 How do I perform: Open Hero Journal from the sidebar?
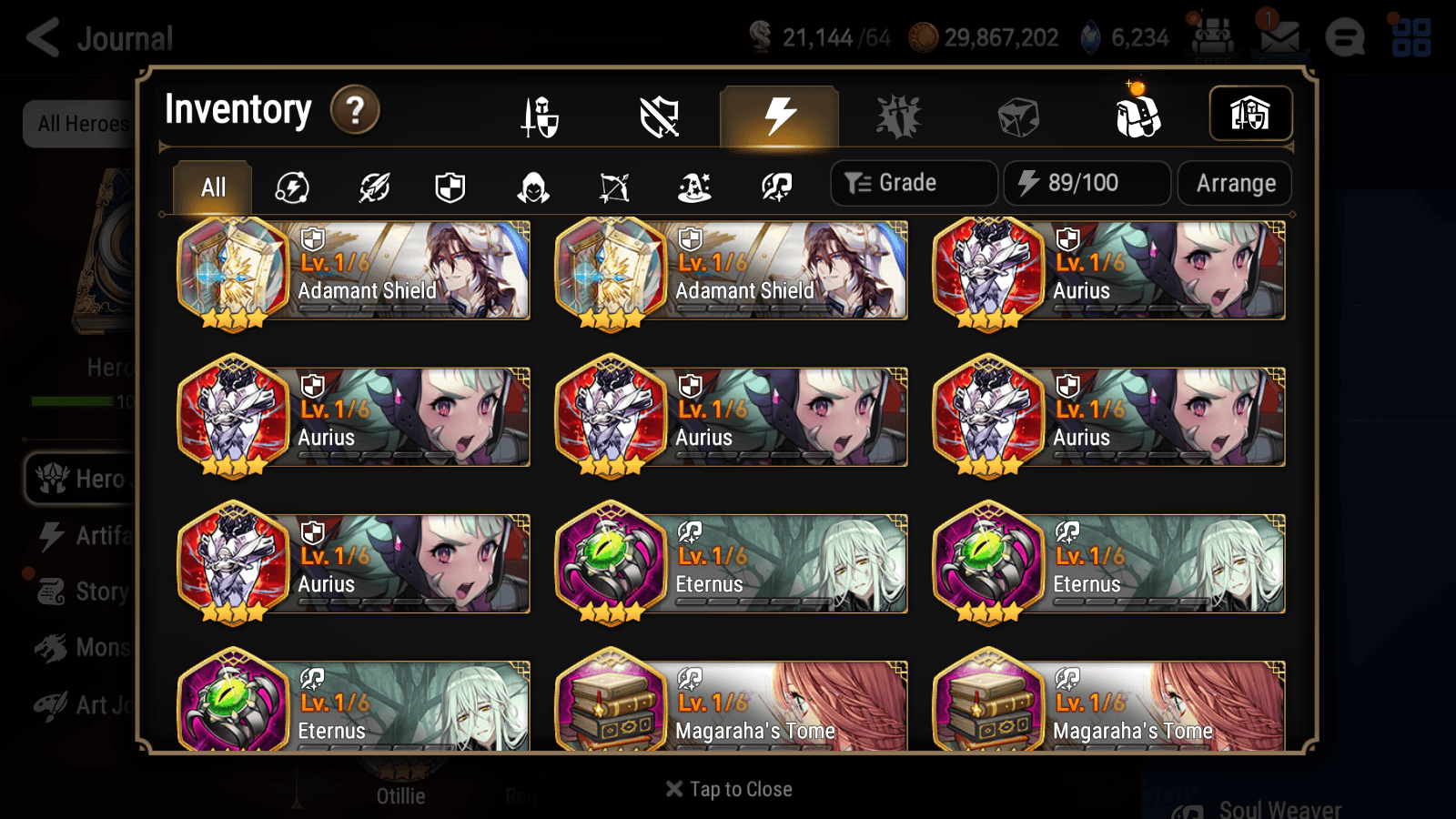coord(82,479)
